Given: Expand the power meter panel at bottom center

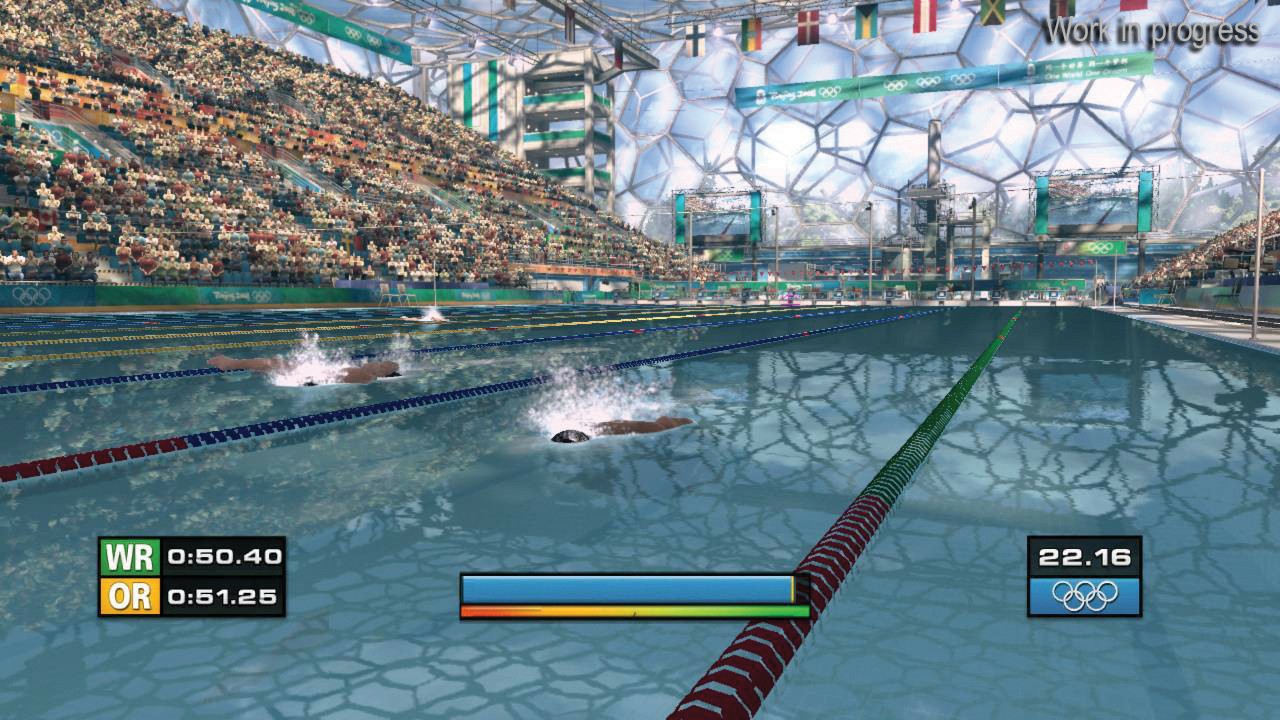Looking at the screenshot, I should [x=626, y=595].
